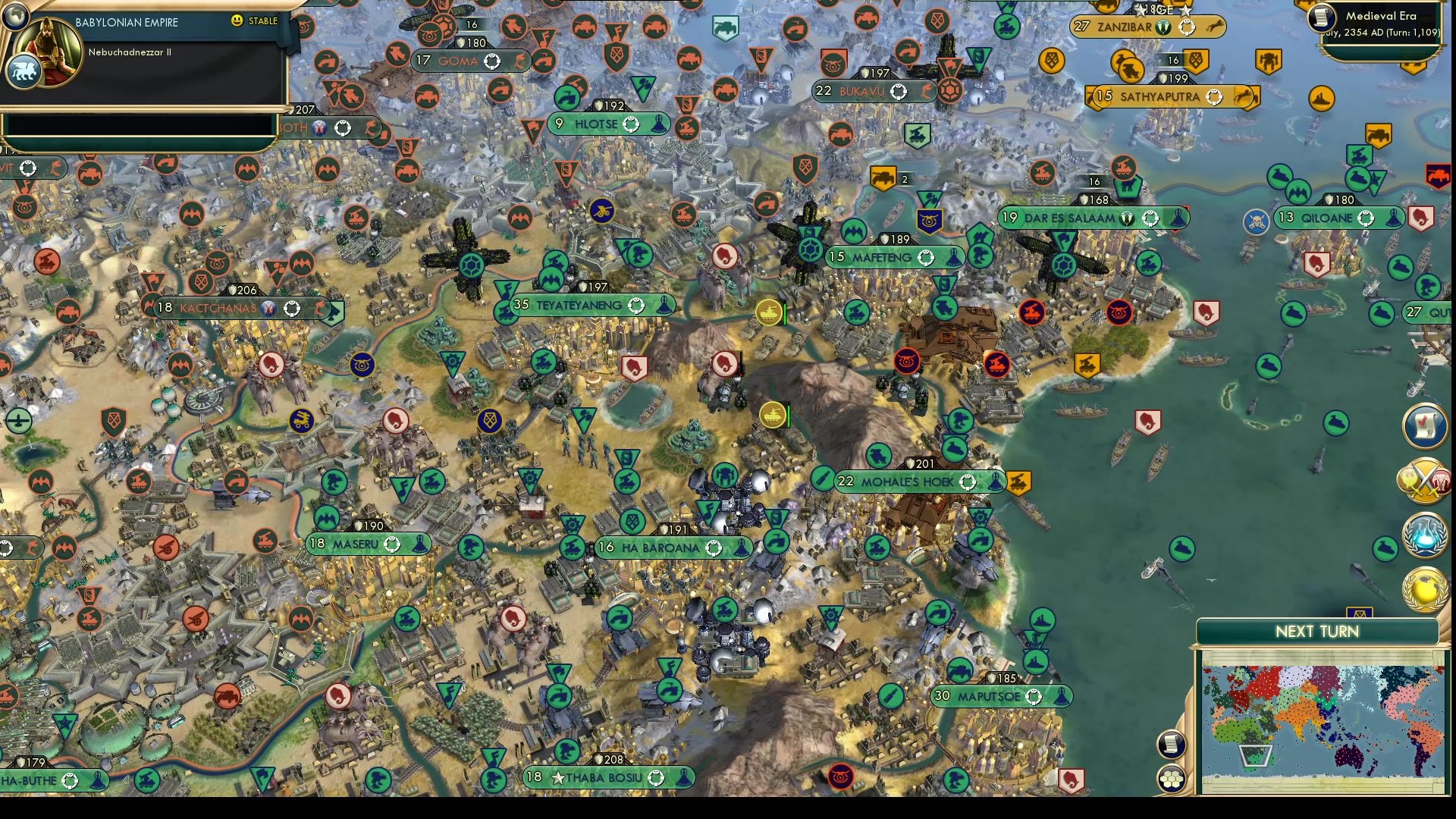Click the Babylonian lion emblem in the empire panel

[25, 68]
